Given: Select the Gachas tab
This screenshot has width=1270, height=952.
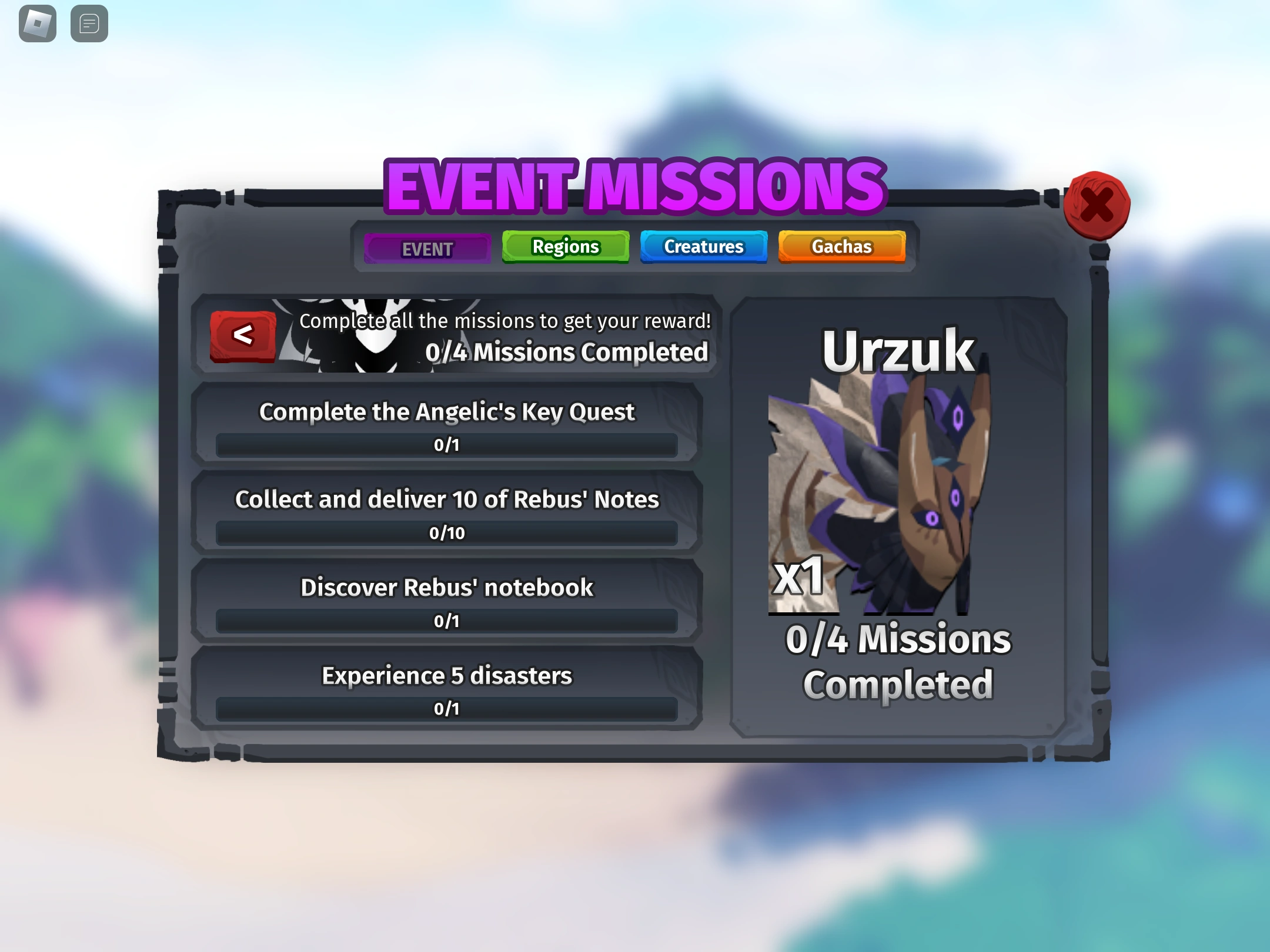Looking at the screenshot, I should 842,247.
